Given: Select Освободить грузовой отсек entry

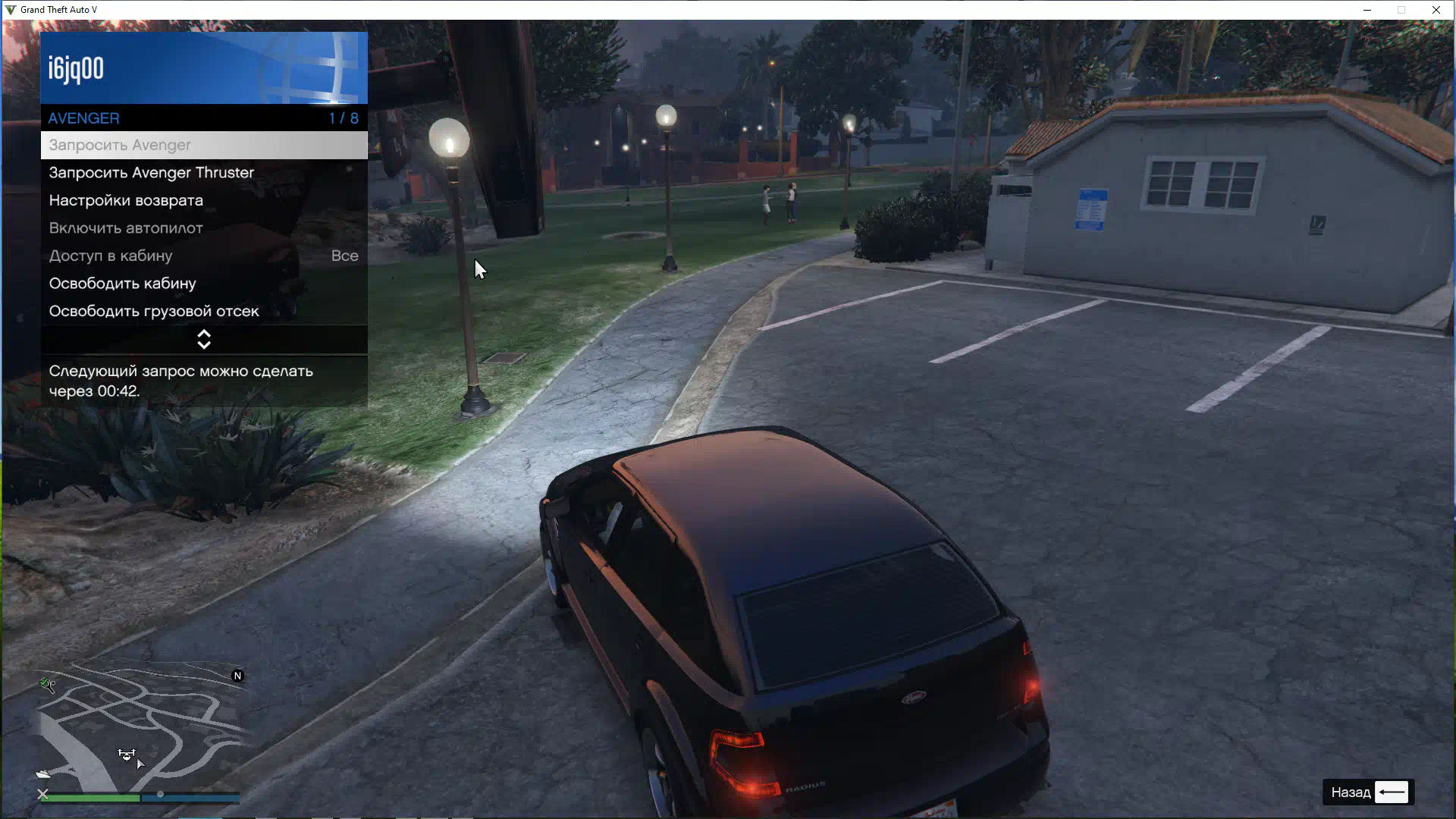Looking at the screenshot, I should coord(203,311).
